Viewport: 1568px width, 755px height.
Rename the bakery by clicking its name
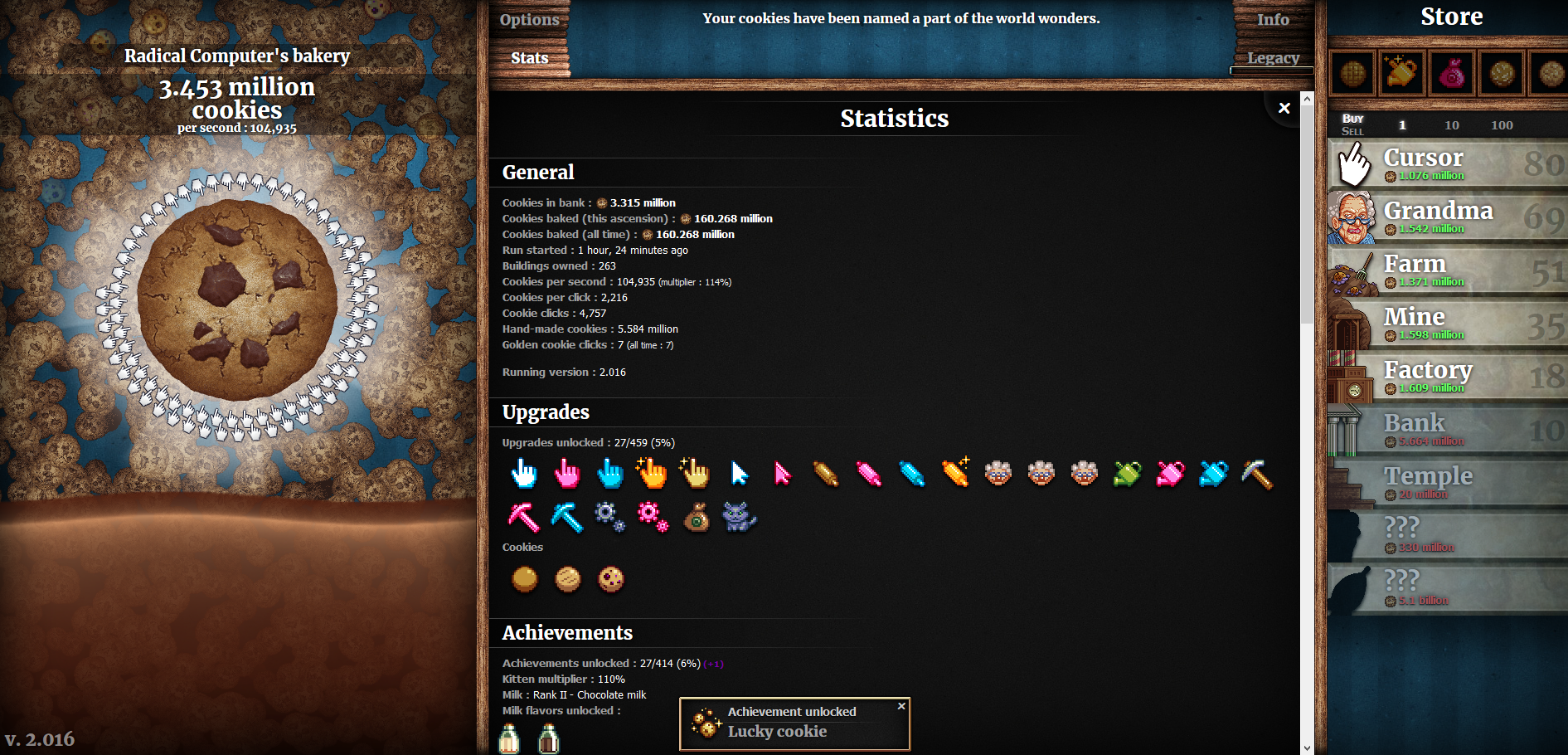click(237, 56)
